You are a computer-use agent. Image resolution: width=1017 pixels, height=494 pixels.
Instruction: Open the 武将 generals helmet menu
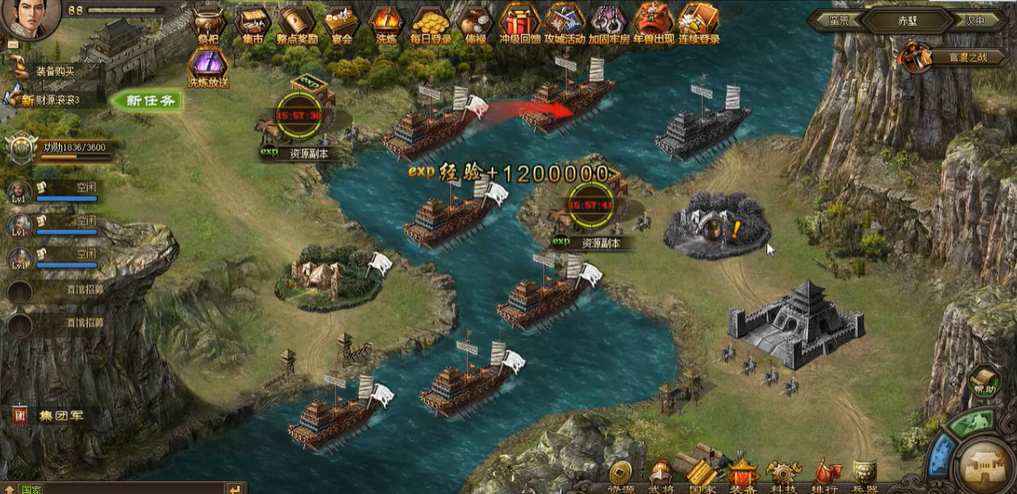pyautogui.click(x=660, y=473)
